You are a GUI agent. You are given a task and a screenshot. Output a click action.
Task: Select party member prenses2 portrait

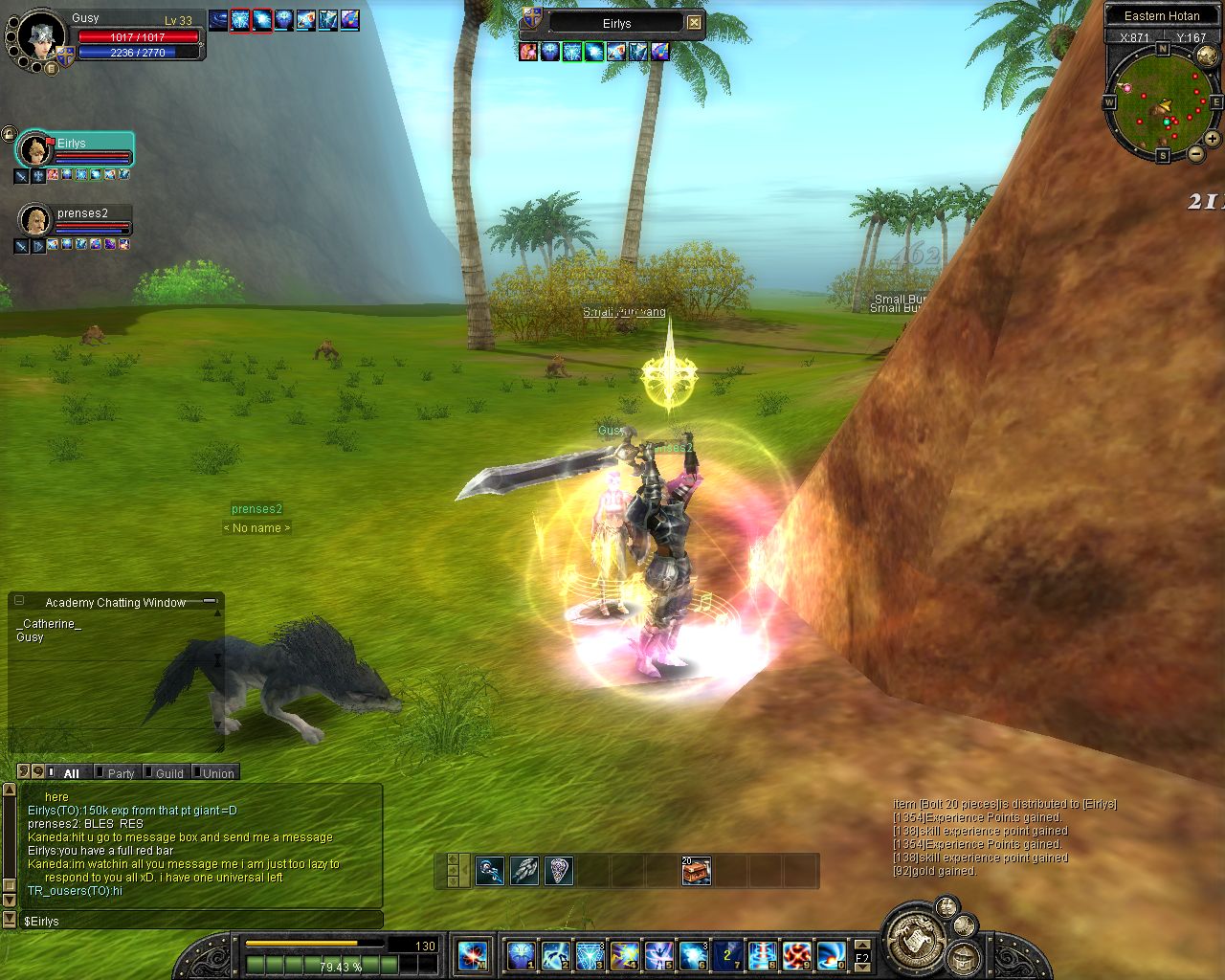pos(35,221)
